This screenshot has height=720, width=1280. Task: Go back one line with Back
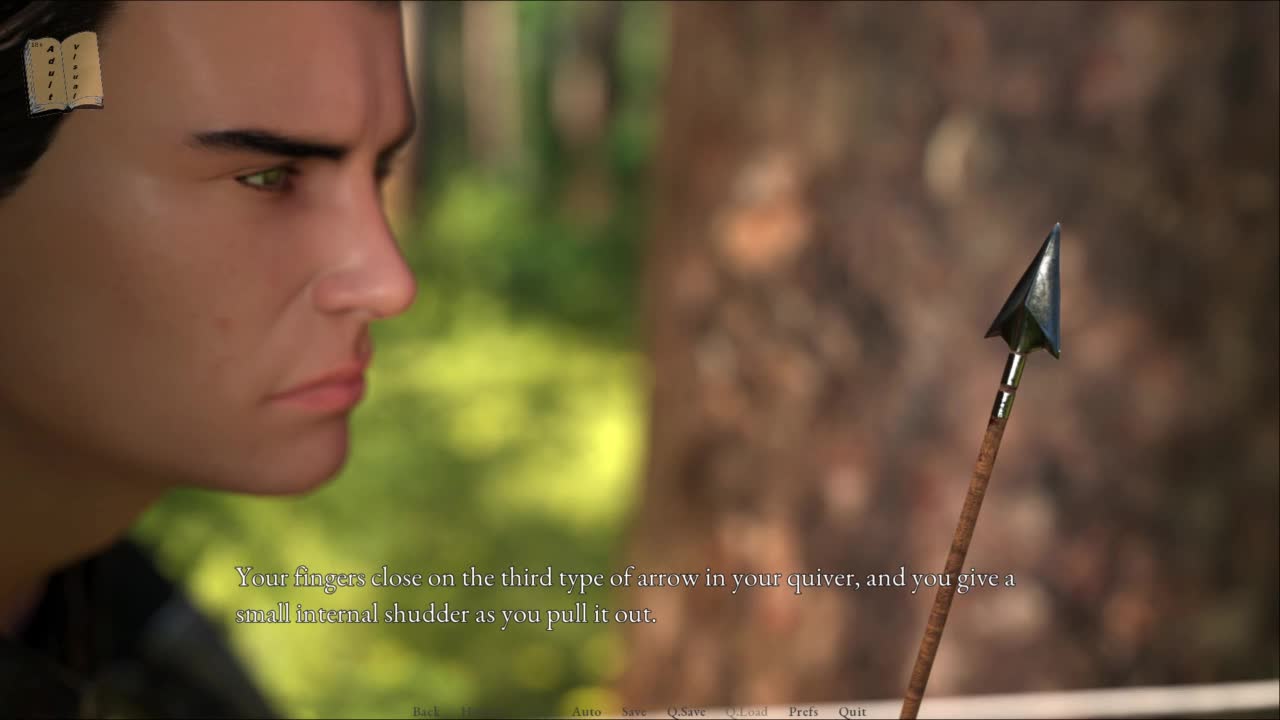tap(426, 712)
